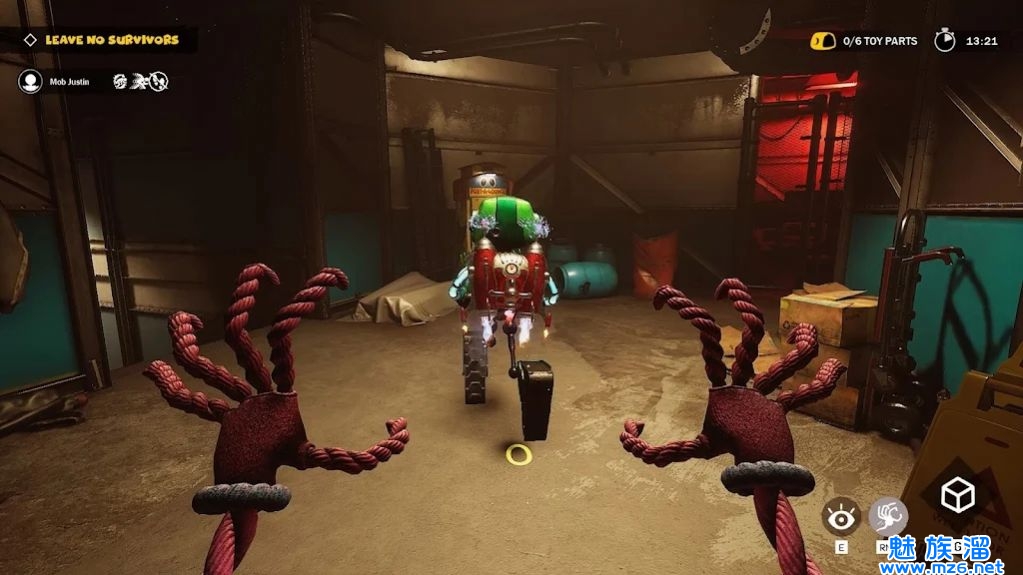Trigger the grabbing hand ability icon
1023x575 pixels.
[x=887, y=517]
